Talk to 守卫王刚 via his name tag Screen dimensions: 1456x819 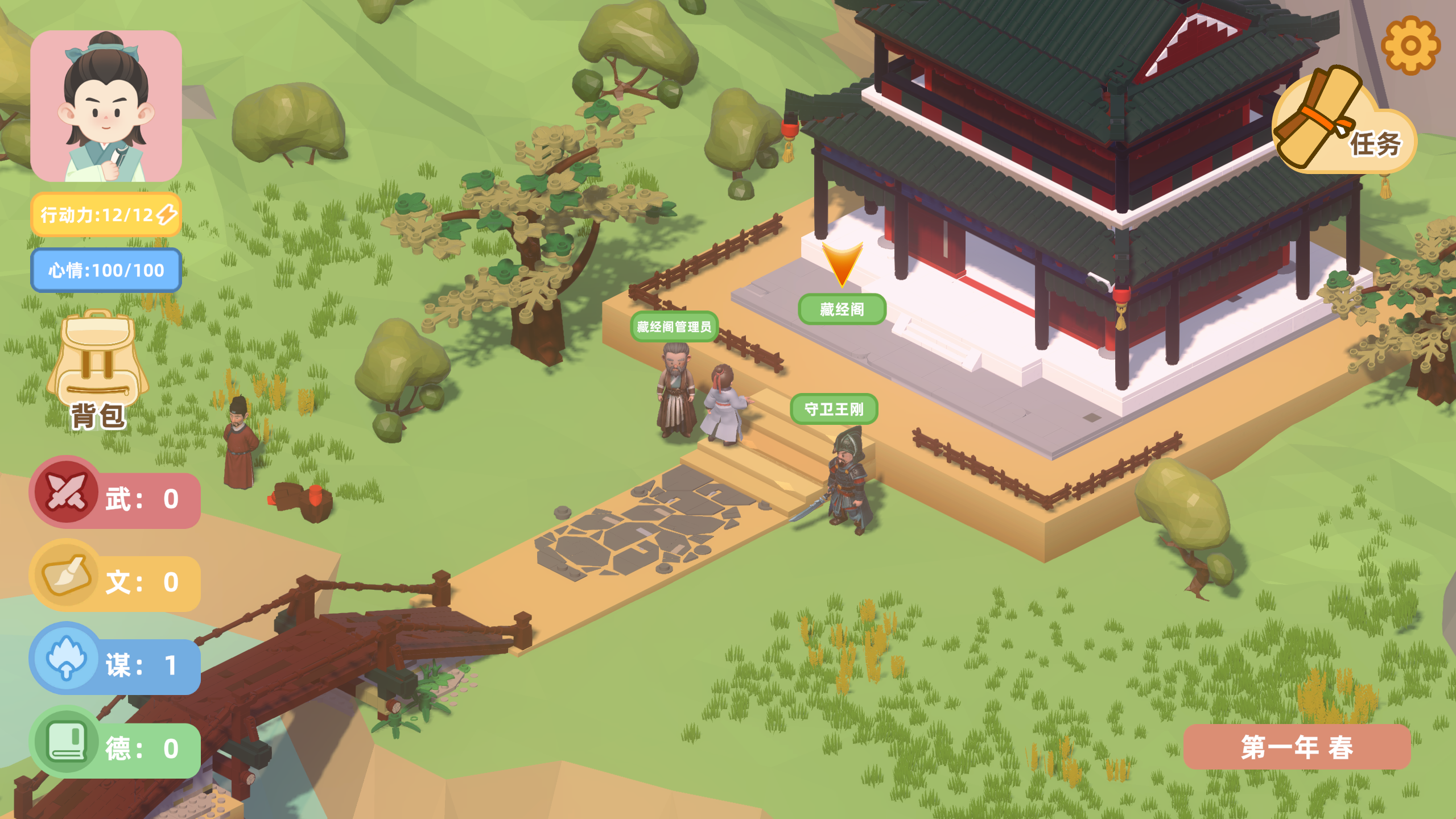(x=834, y=409)
